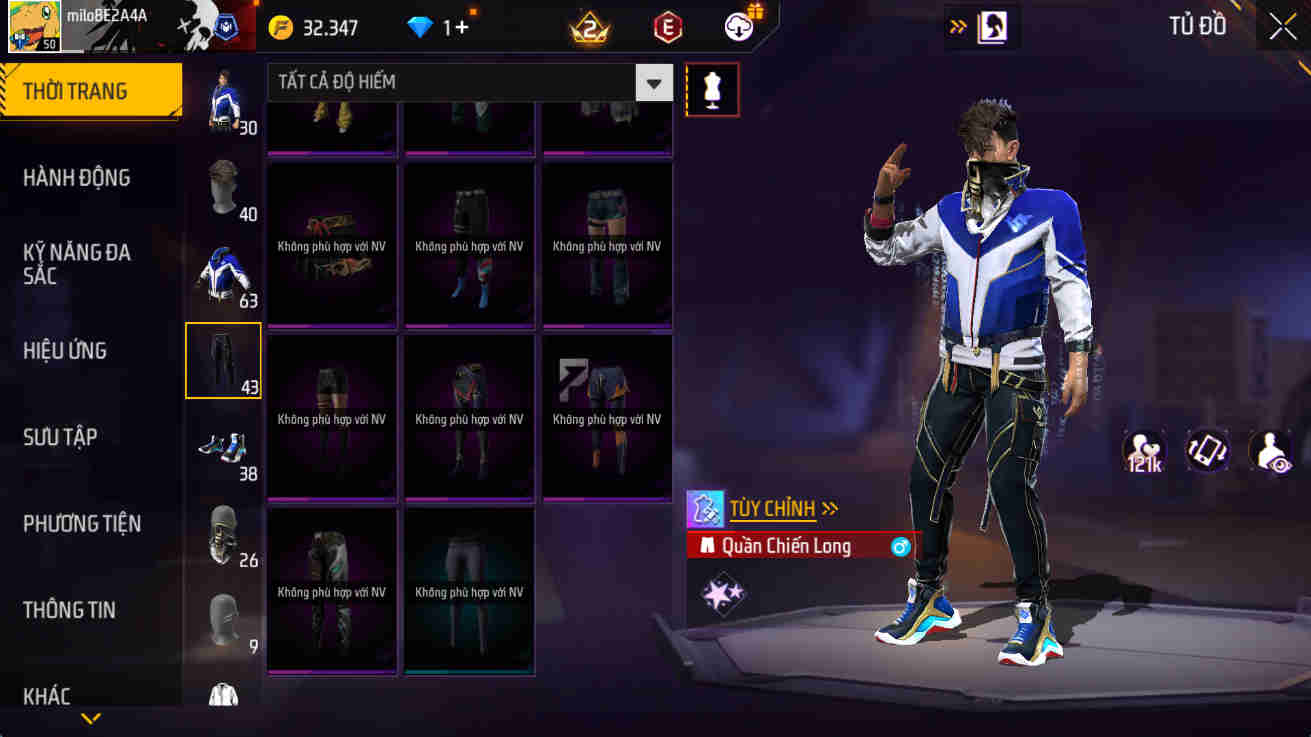Click the mannequin icon above the item grid
Viewport: 1311px width, 737px height.
tap(712, 89)
